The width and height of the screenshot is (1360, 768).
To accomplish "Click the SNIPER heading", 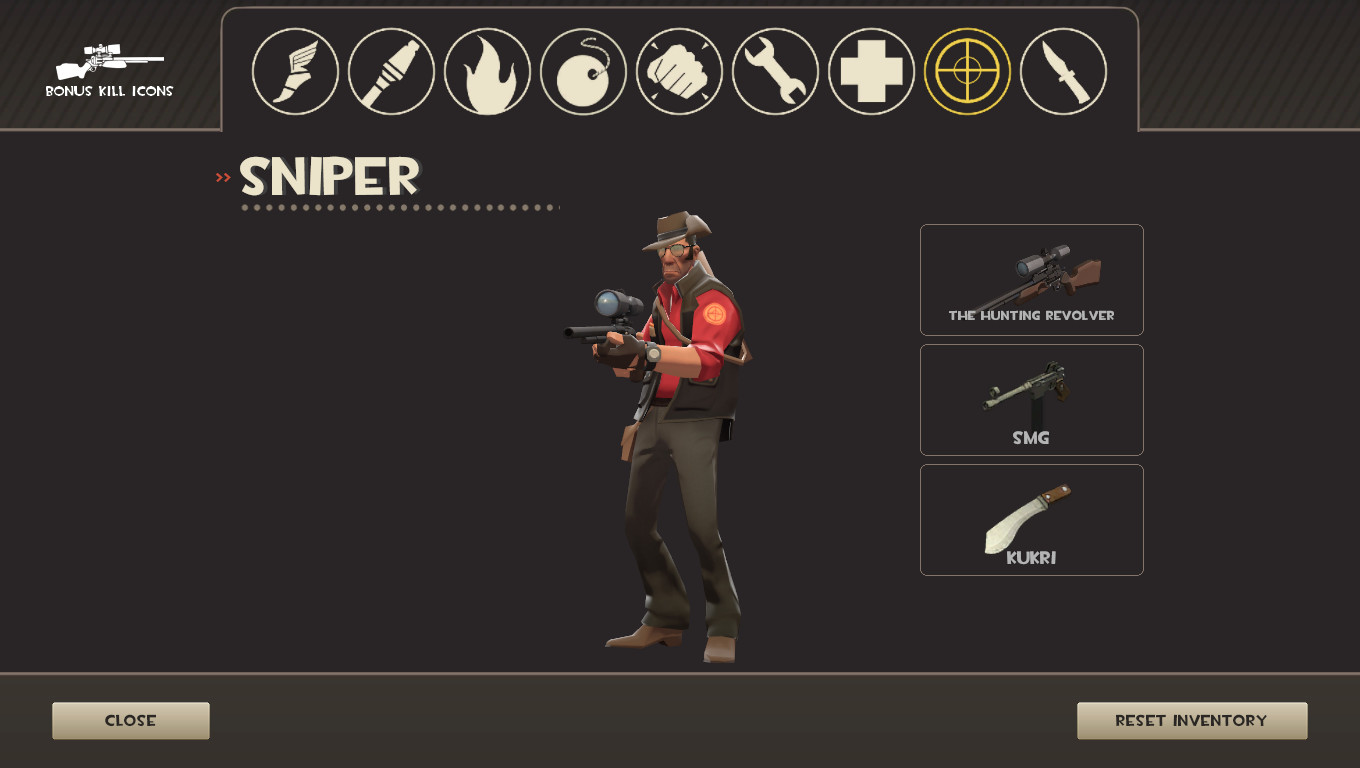I will (x=328, y=177).
